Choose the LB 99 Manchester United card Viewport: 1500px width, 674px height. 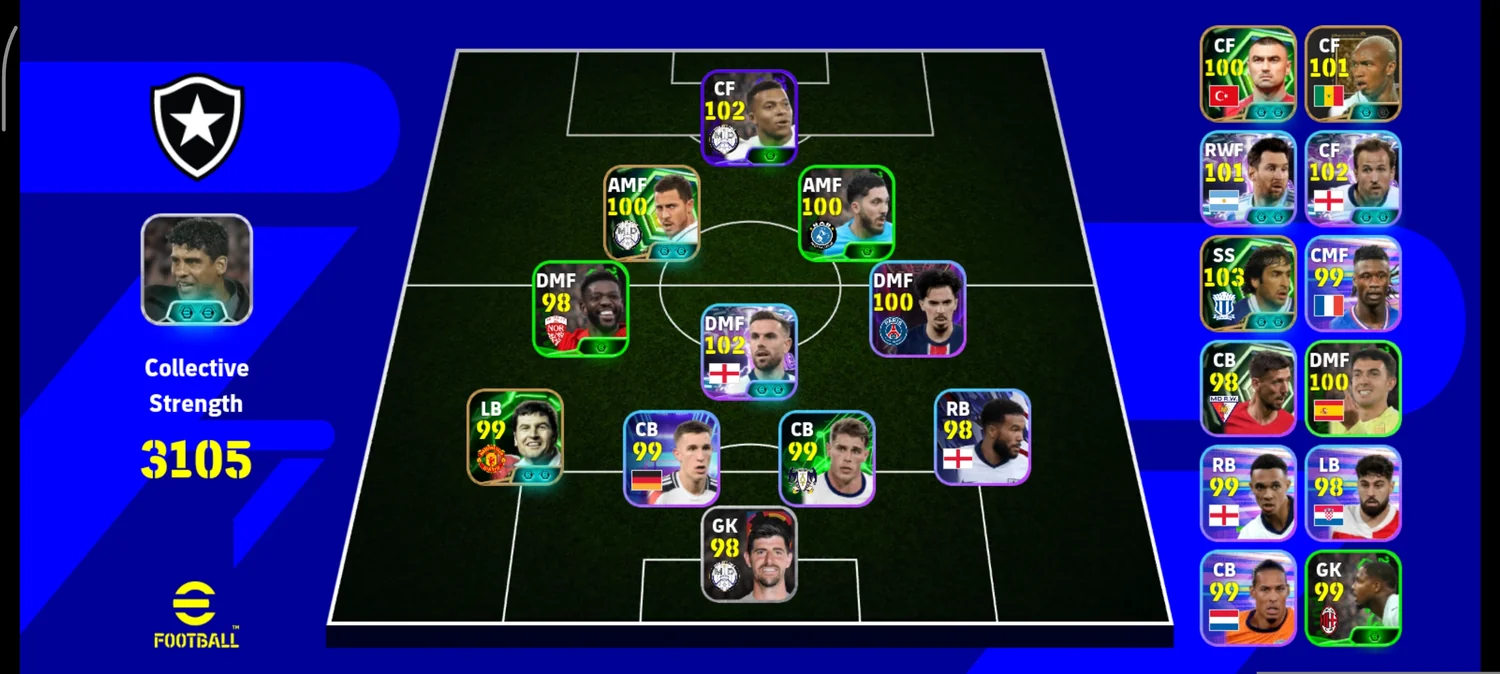pyautogui.click(x=515, y=437)
